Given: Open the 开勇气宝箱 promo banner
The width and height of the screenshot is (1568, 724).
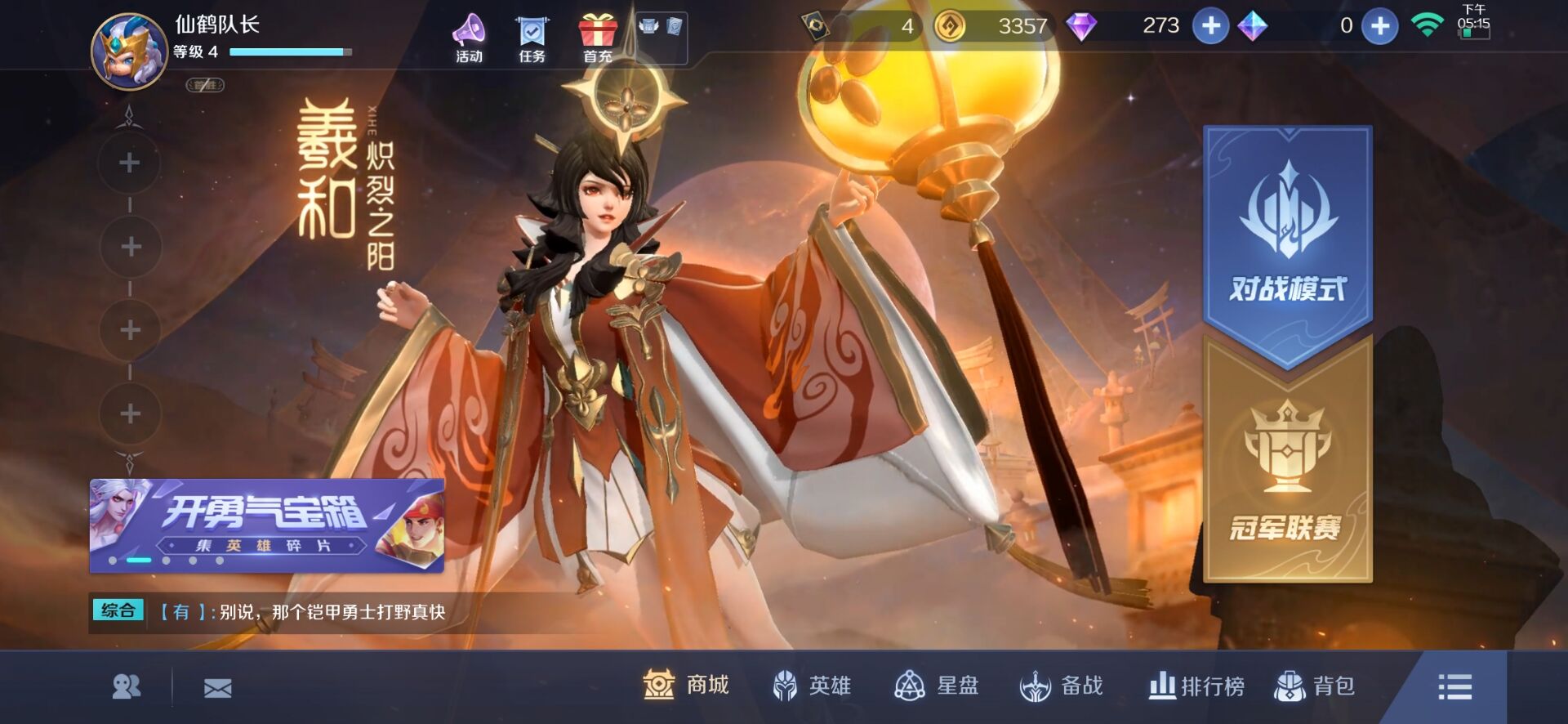Looking at the screenshot, I should 266,525.
